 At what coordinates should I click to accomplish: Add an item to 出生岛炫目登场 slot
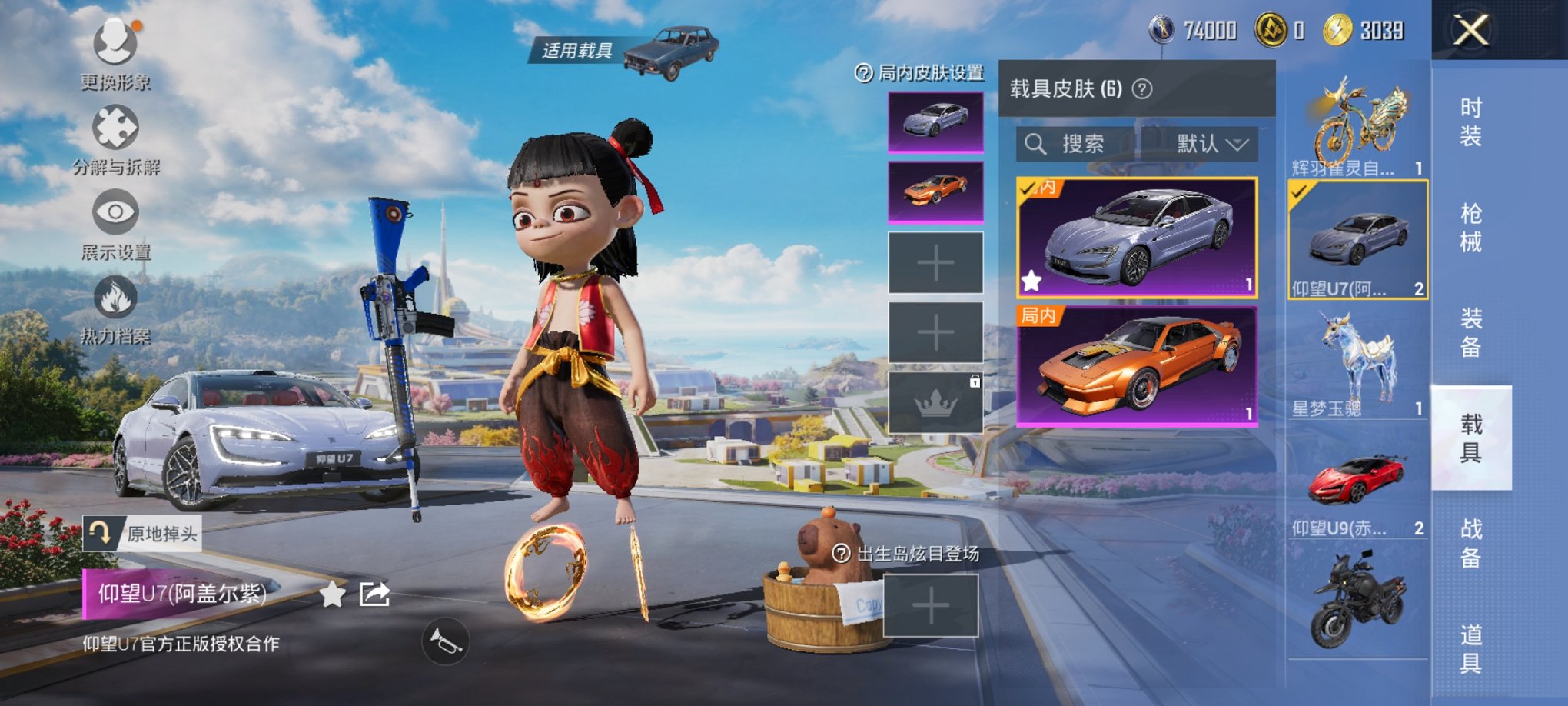coord(930,608)
